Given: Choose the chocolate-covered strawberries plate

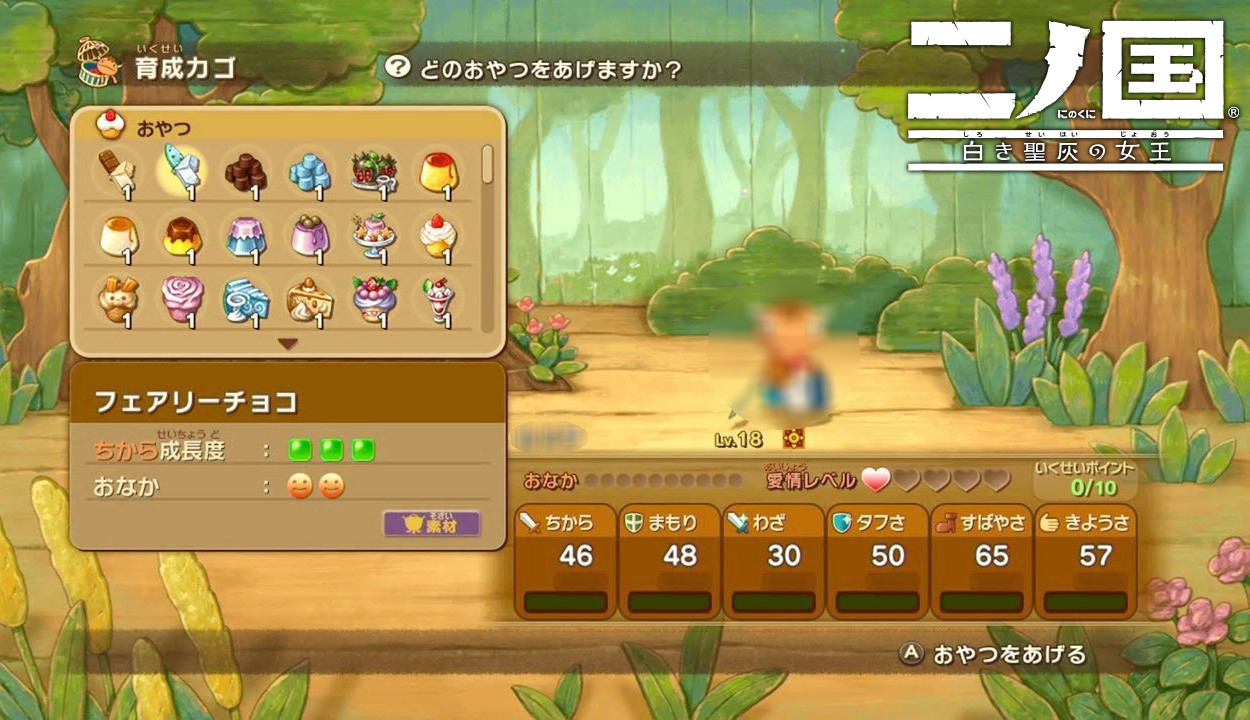Looking at the screenshot, I should click(x=374, y=172).
